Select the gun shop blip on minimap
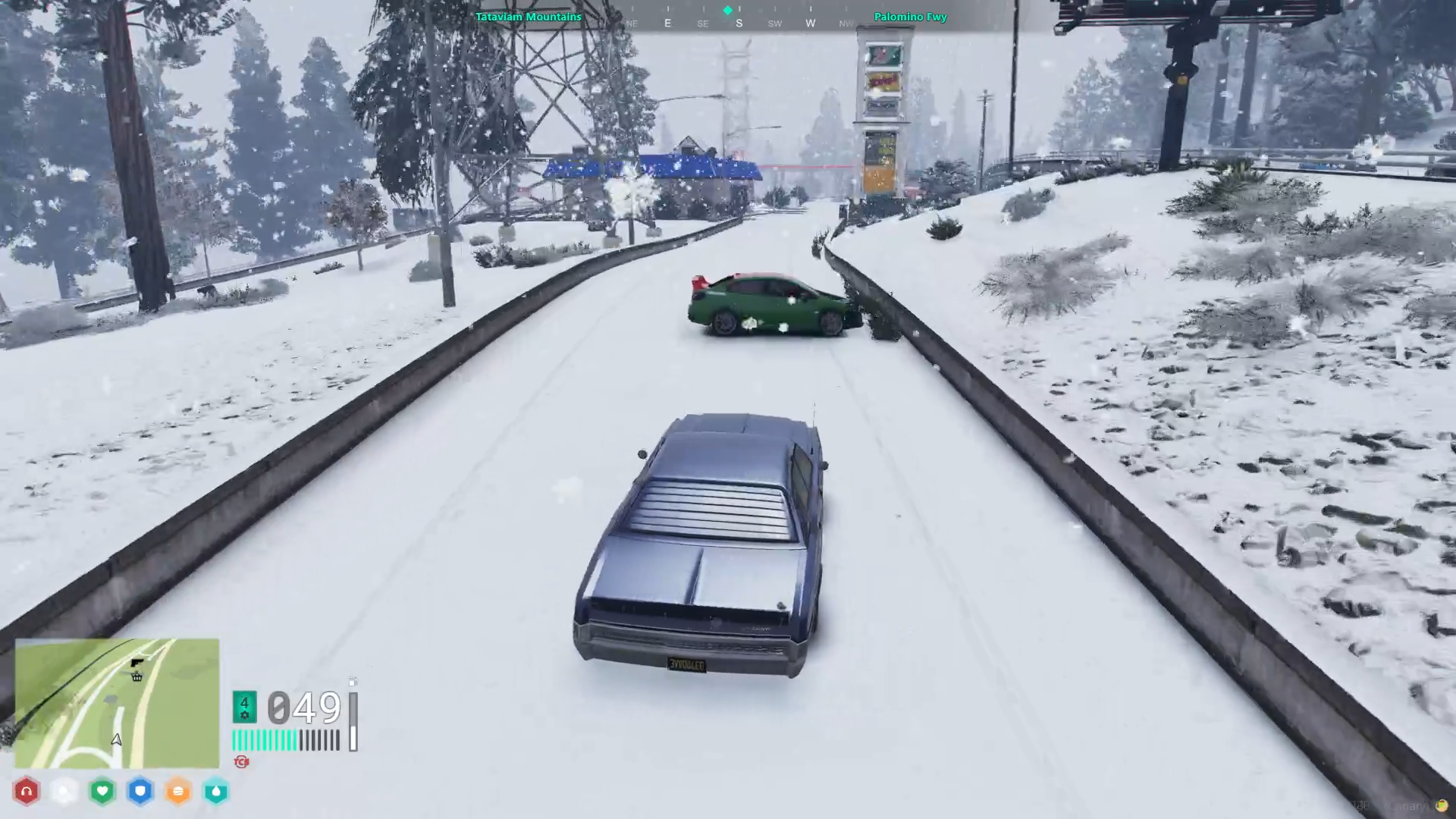The height and width of the screenshot is (819, 1456). coord(137,663)
